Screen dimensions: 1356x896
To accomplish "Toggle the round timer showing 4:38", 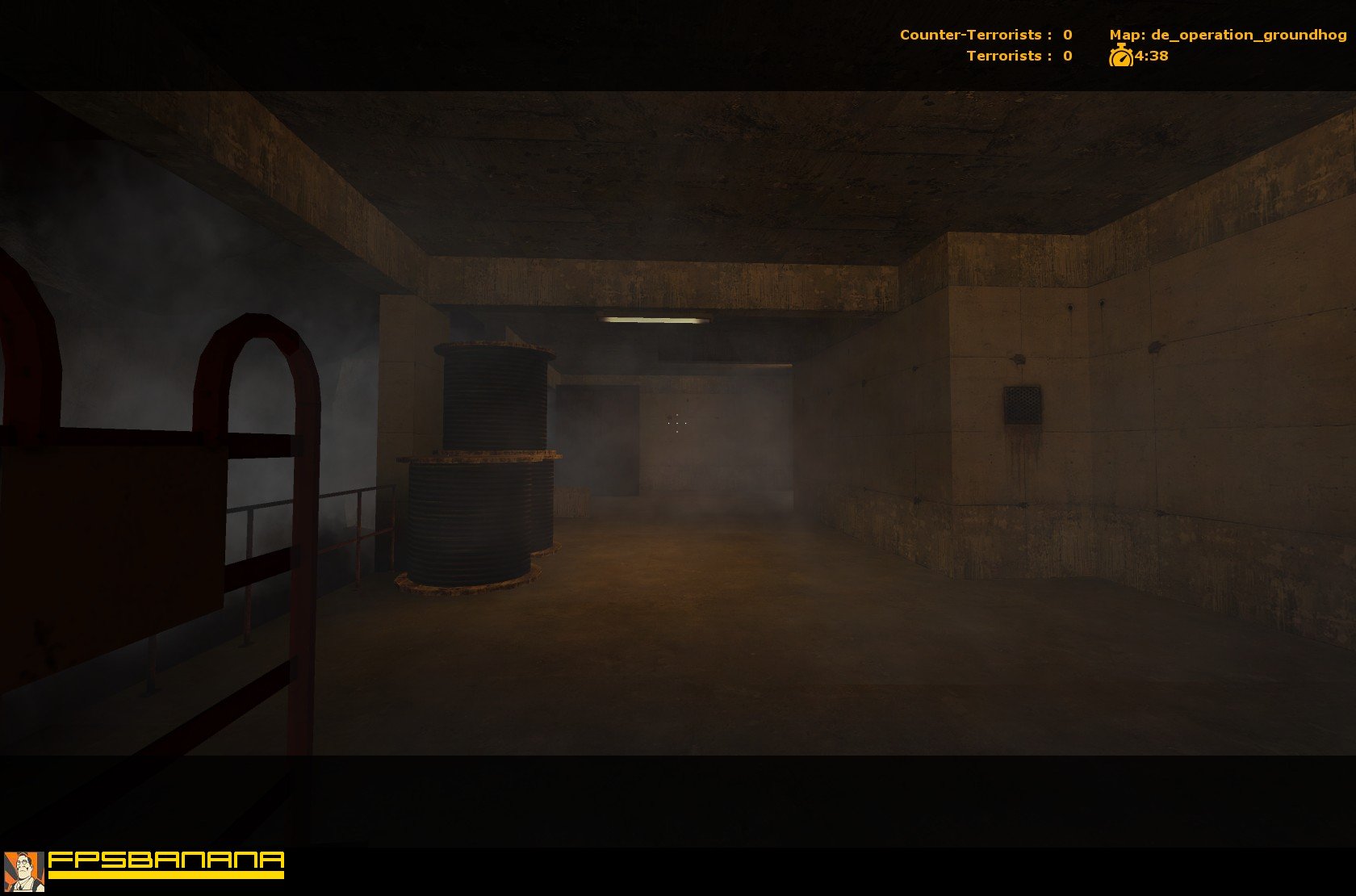I will click(1149, 57).
